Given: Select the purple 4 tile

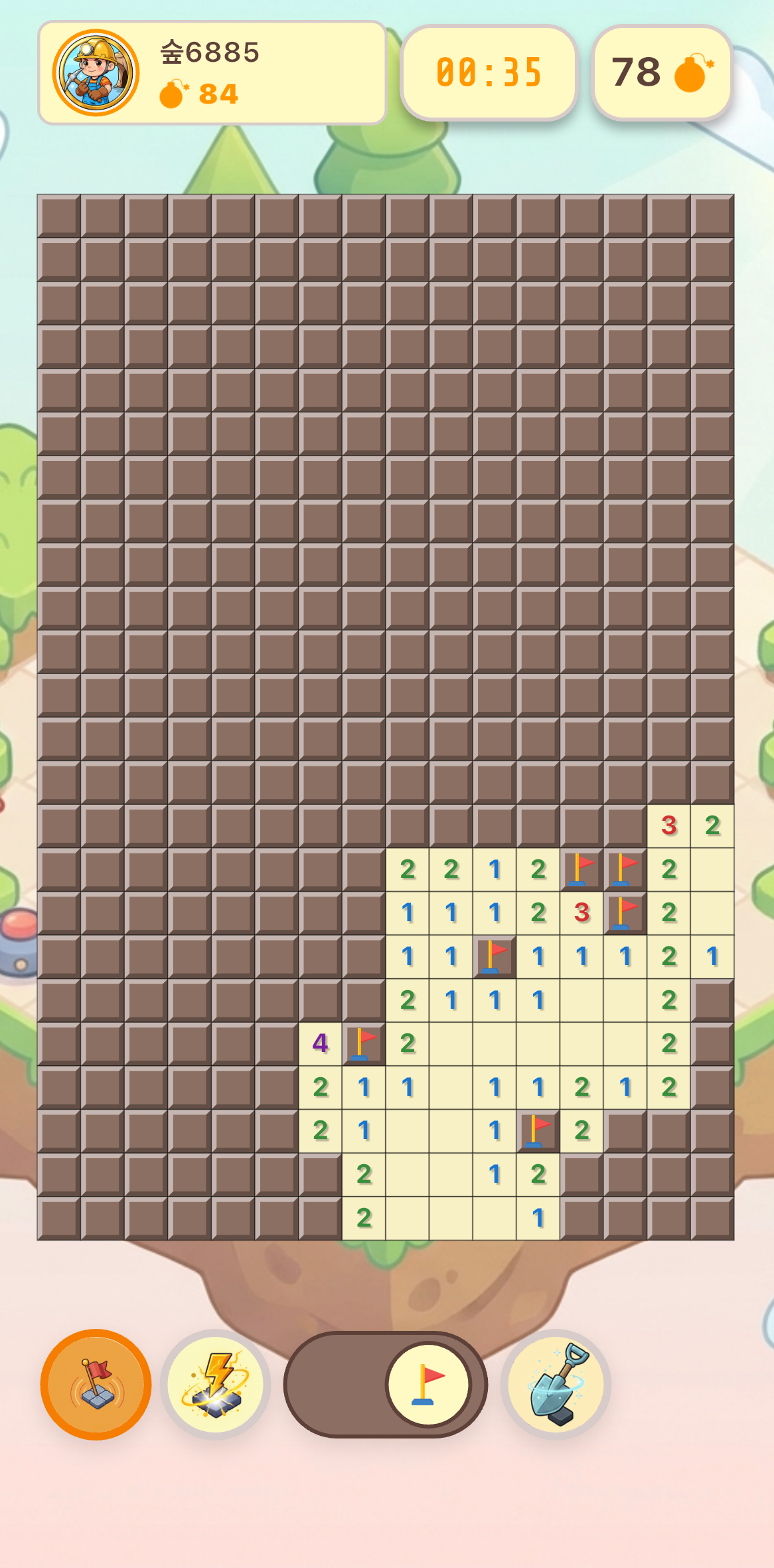Looking at the screenshot, I should [x=321, y=1043].
